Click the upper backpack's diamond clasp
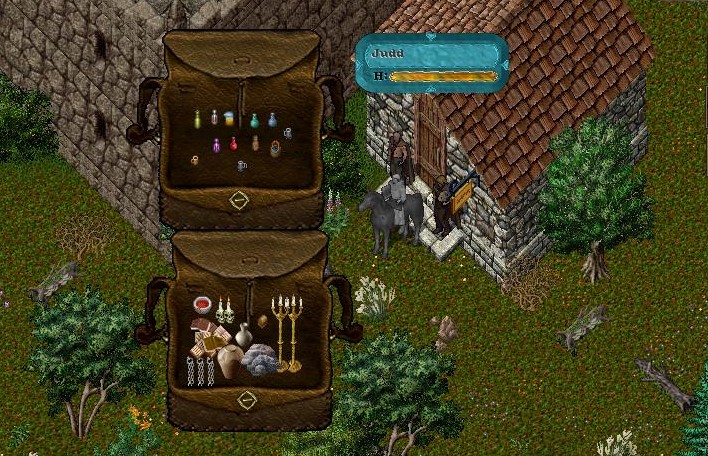The width and height of the screenshot is (708, 456). [x=238, y=199]
